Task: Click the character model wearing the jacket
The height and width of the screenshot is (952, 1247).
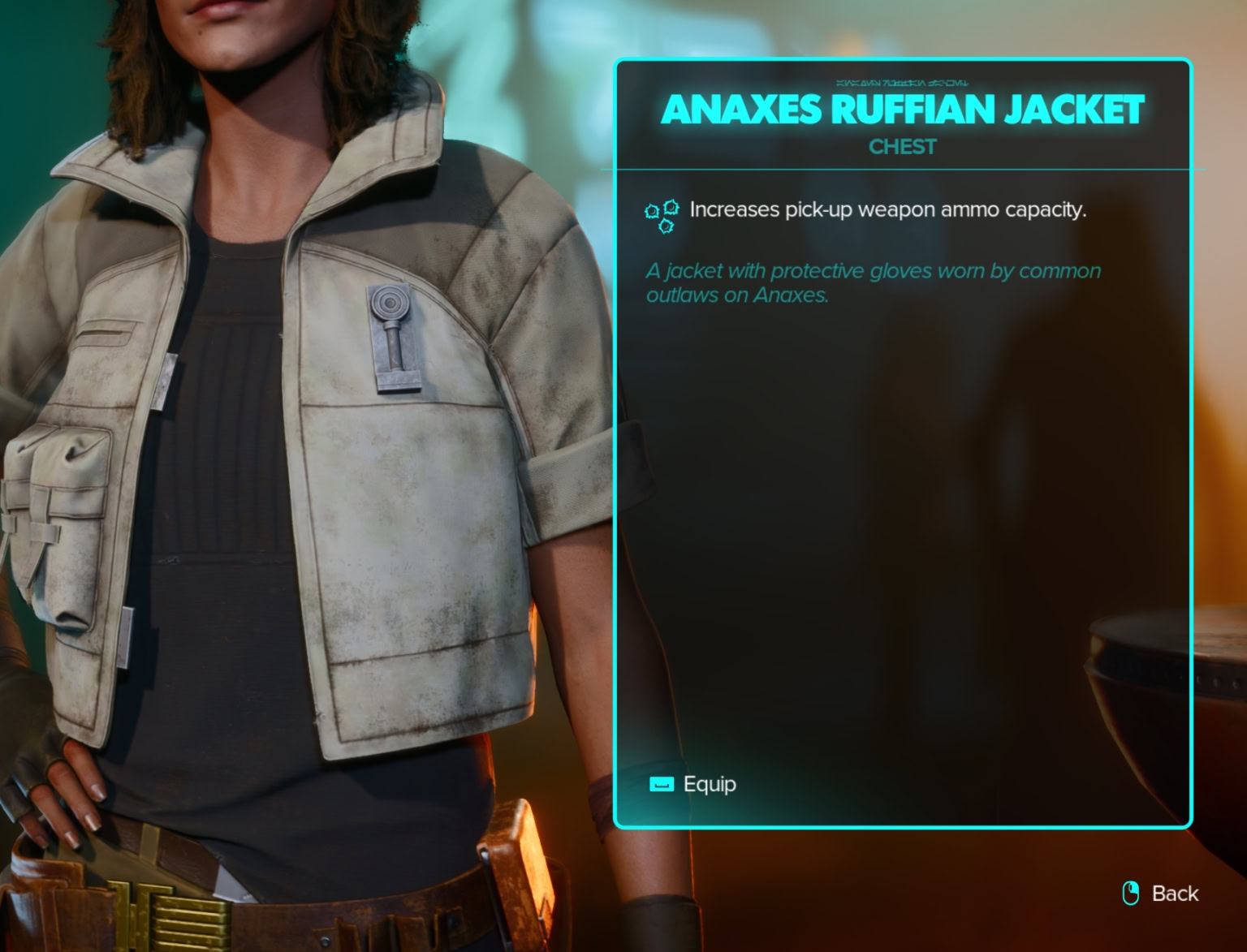Action: [284, 487]
